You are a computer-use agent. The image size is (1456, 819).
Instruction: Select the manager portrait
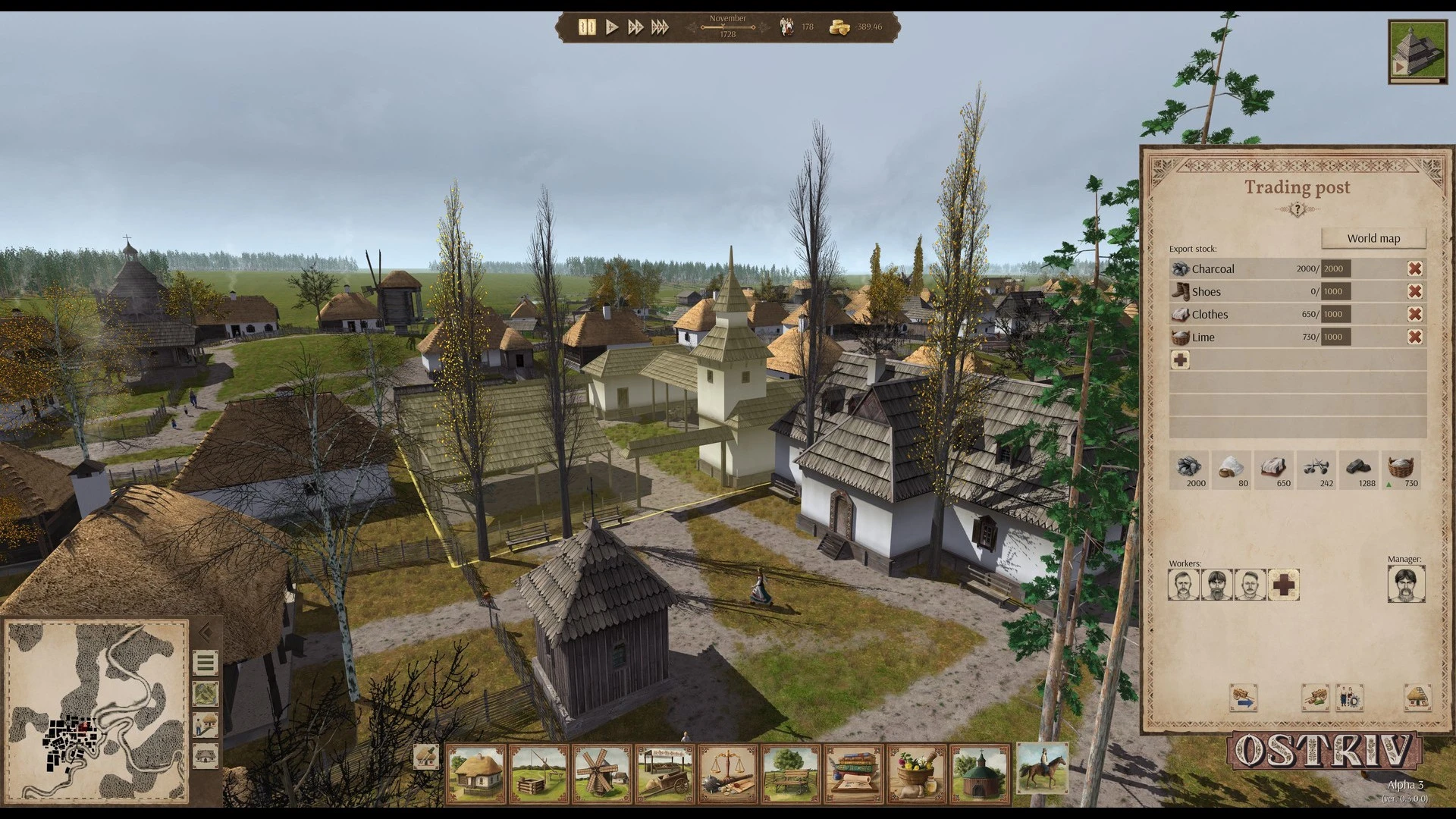[x=1406, y=585]
